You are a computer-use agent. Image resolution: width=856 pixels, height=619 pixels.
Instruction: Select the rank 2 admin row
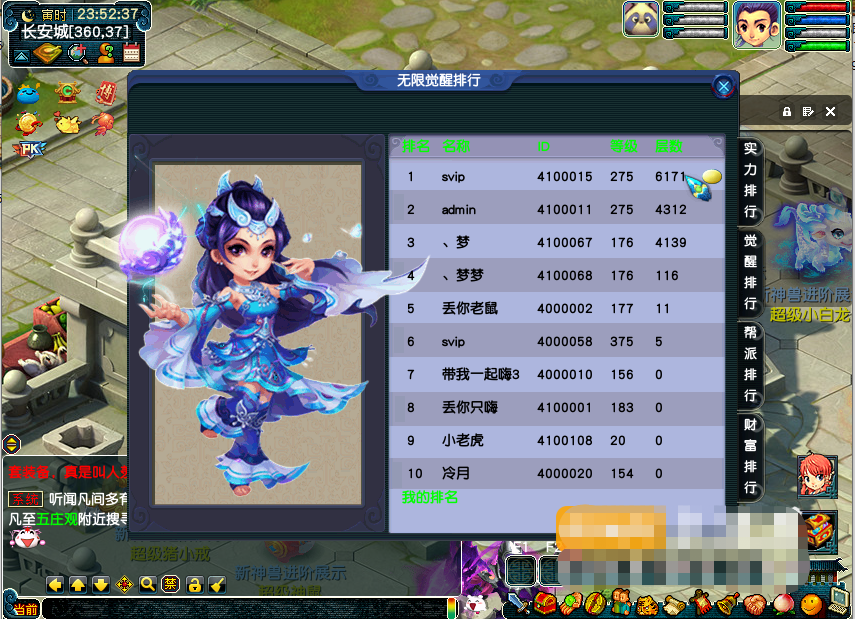click(x=556, y=210)
